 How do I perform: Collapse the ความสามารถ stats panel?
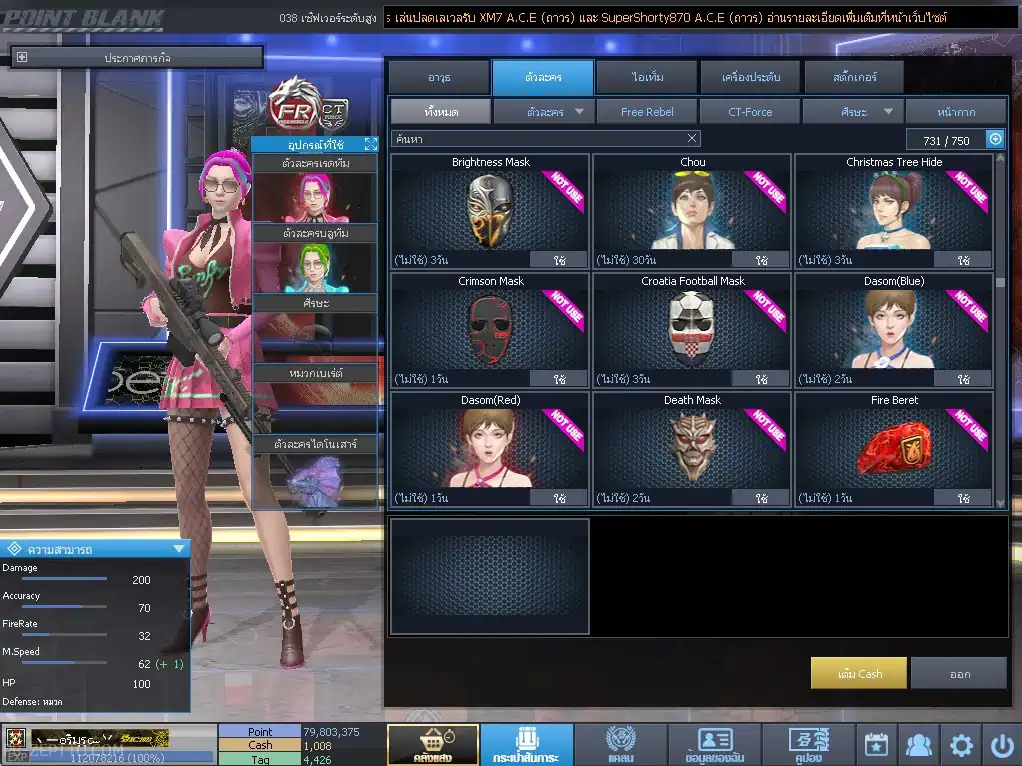(179, 548)
